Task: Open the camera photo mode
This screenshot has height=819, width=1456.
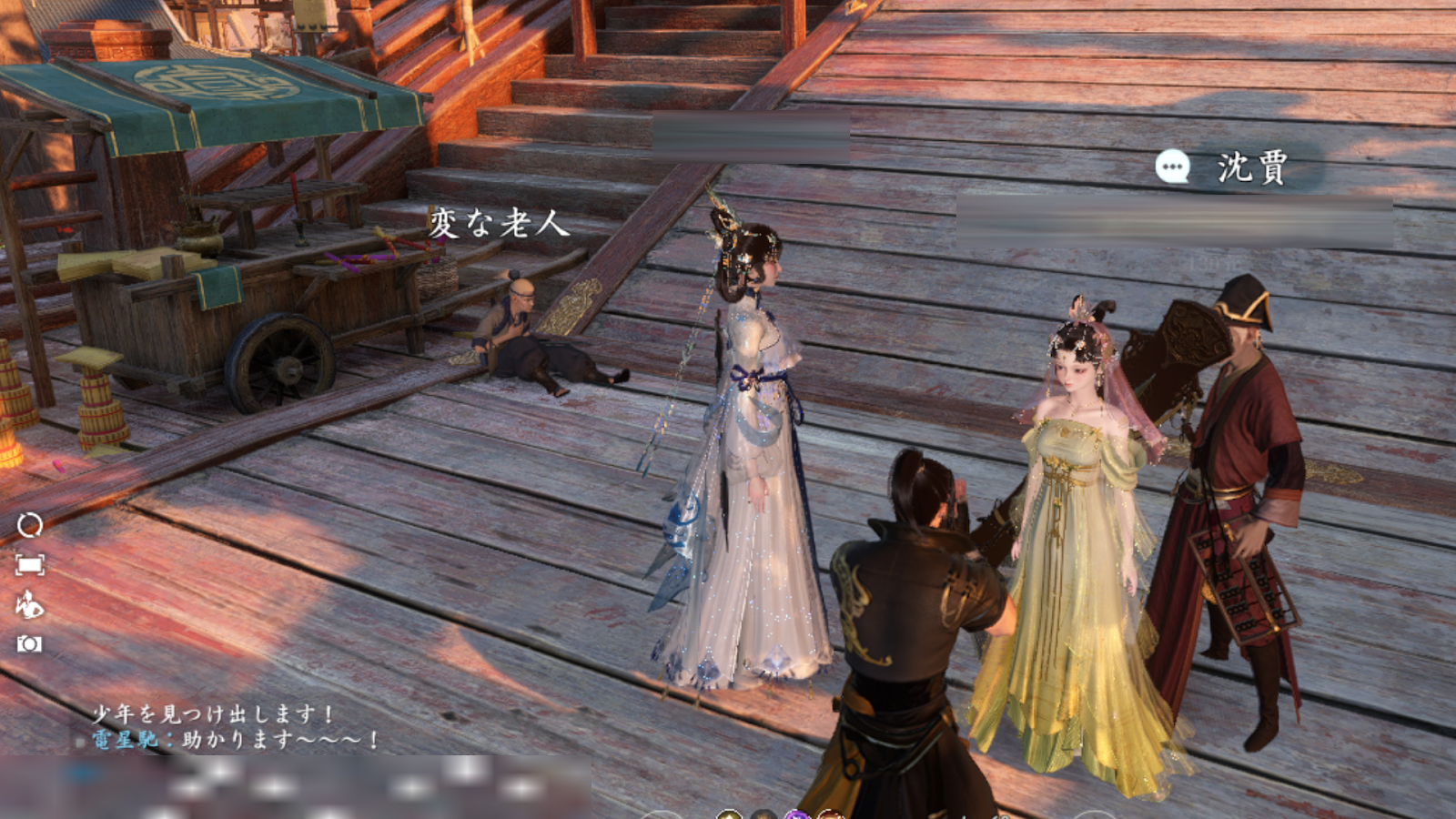Action: (29, 644)
